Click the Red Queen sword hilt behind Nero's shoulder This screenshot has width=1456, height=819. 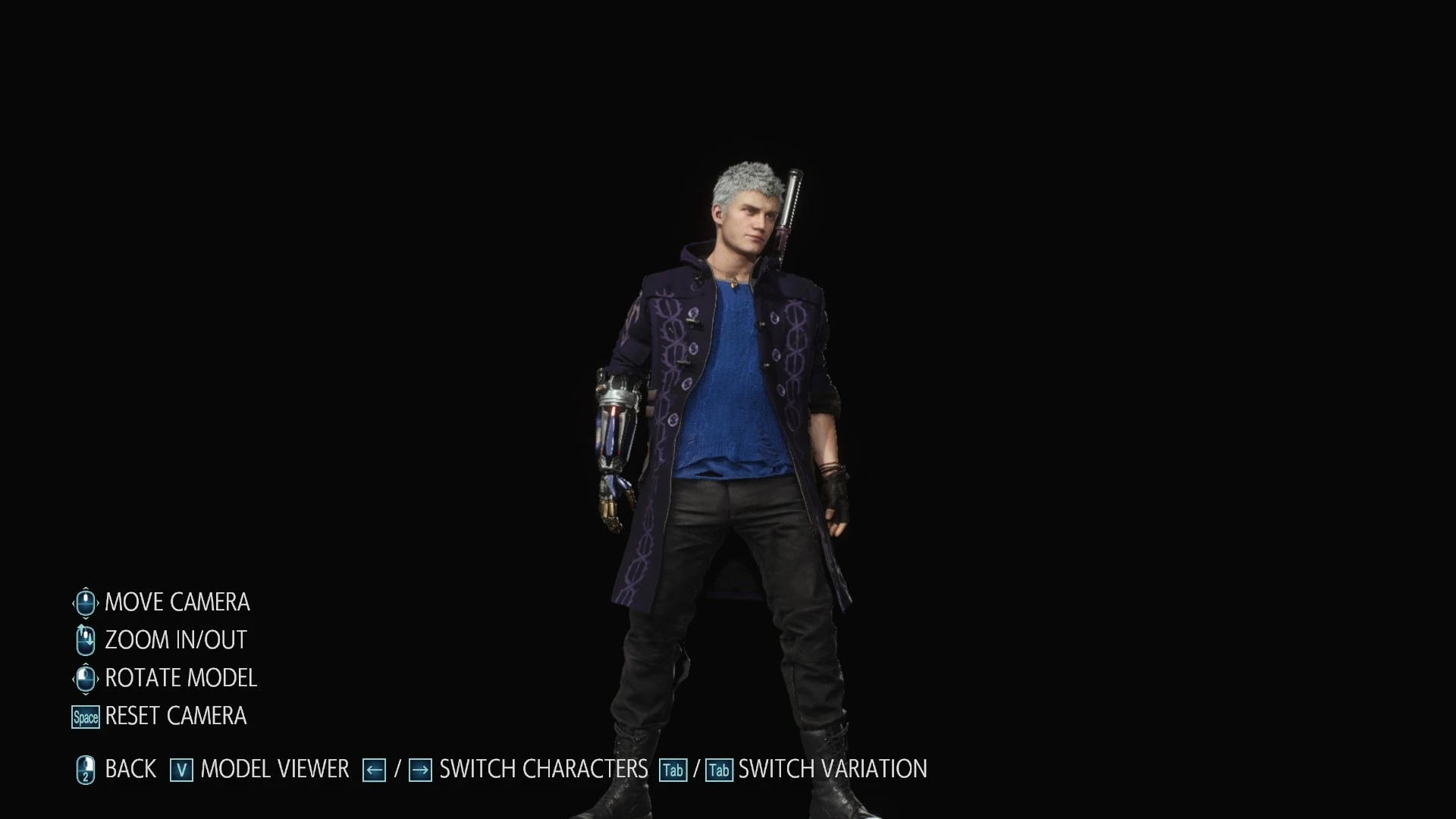coord(792,197)
